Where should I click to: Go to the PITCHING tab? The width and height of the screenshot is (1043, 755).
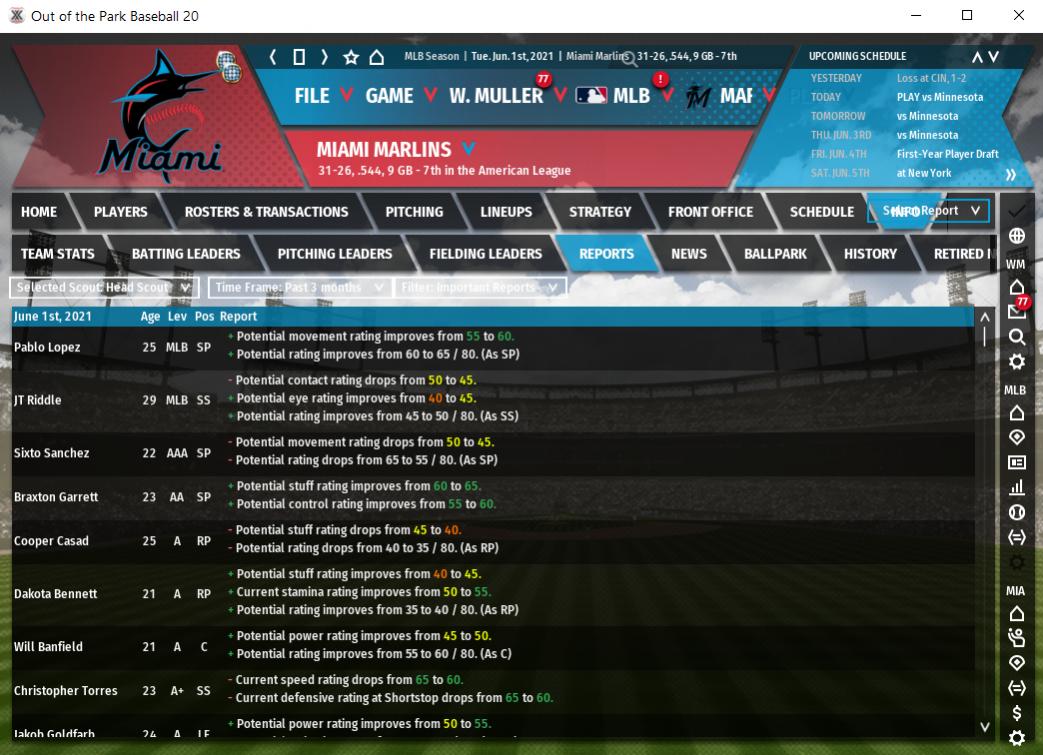pyautogui.click(x=414, y=212)
